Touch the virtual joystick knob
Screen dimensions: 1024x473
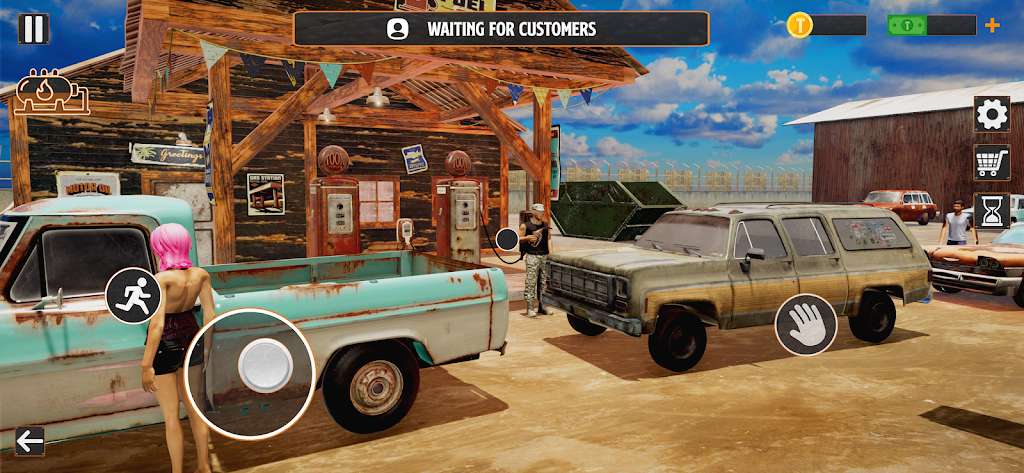click(x=265, y=365)
